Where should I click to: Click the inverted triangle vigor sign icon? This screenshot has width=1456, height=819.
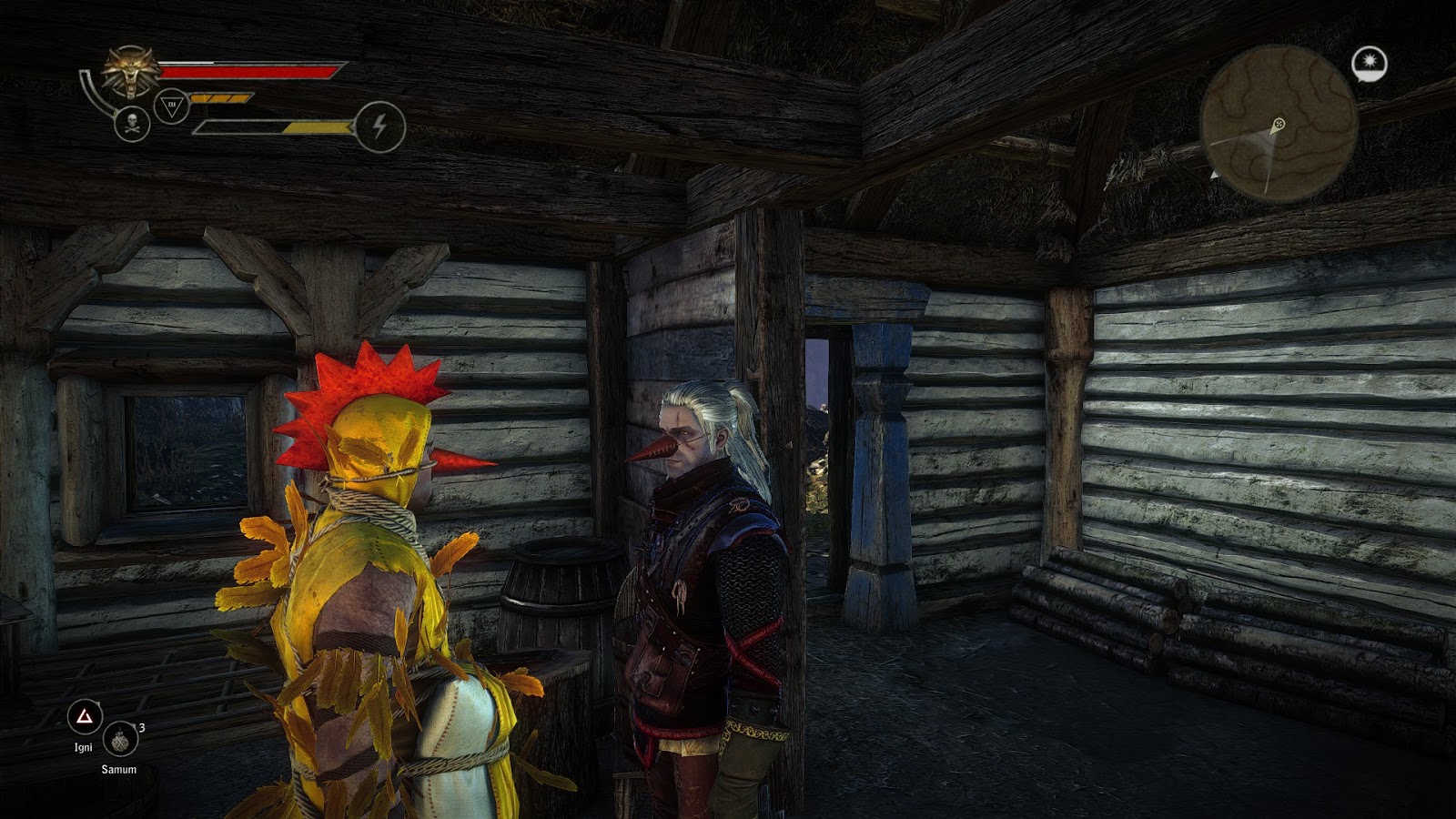point(172,106)
